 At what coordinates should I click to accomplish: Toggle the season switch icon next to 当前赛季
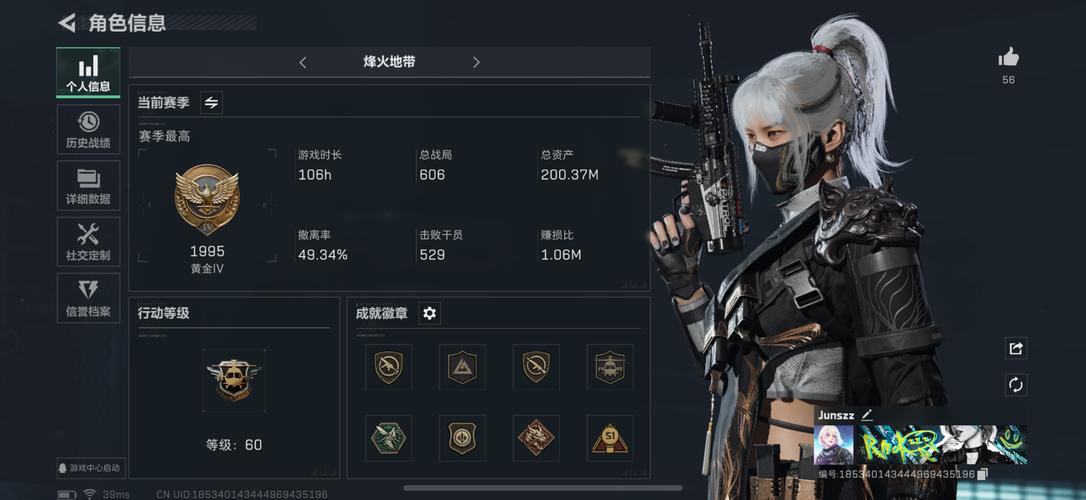tap(211, 102)
